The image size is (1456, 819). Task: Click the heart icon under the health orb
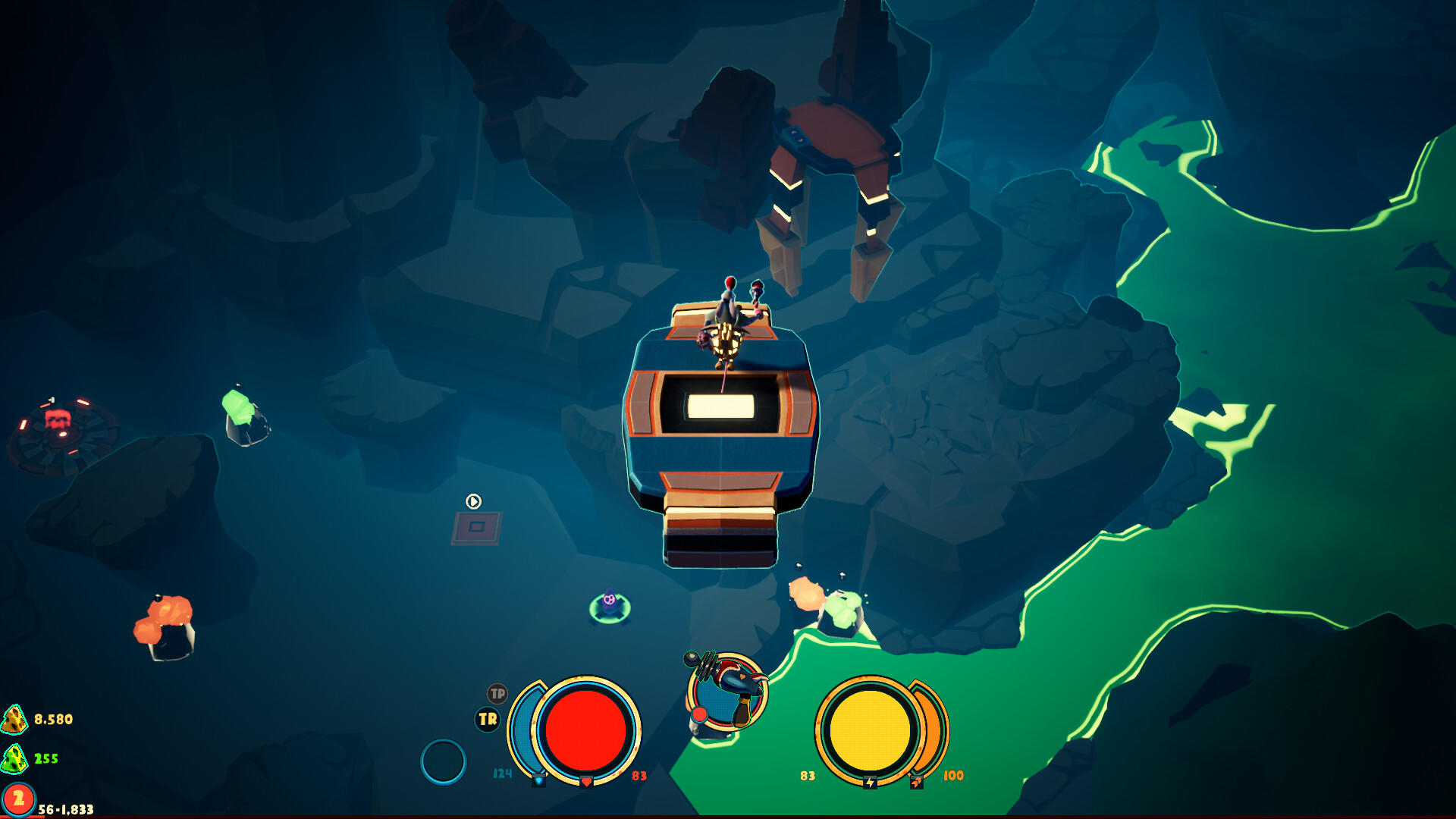(587, 783)
